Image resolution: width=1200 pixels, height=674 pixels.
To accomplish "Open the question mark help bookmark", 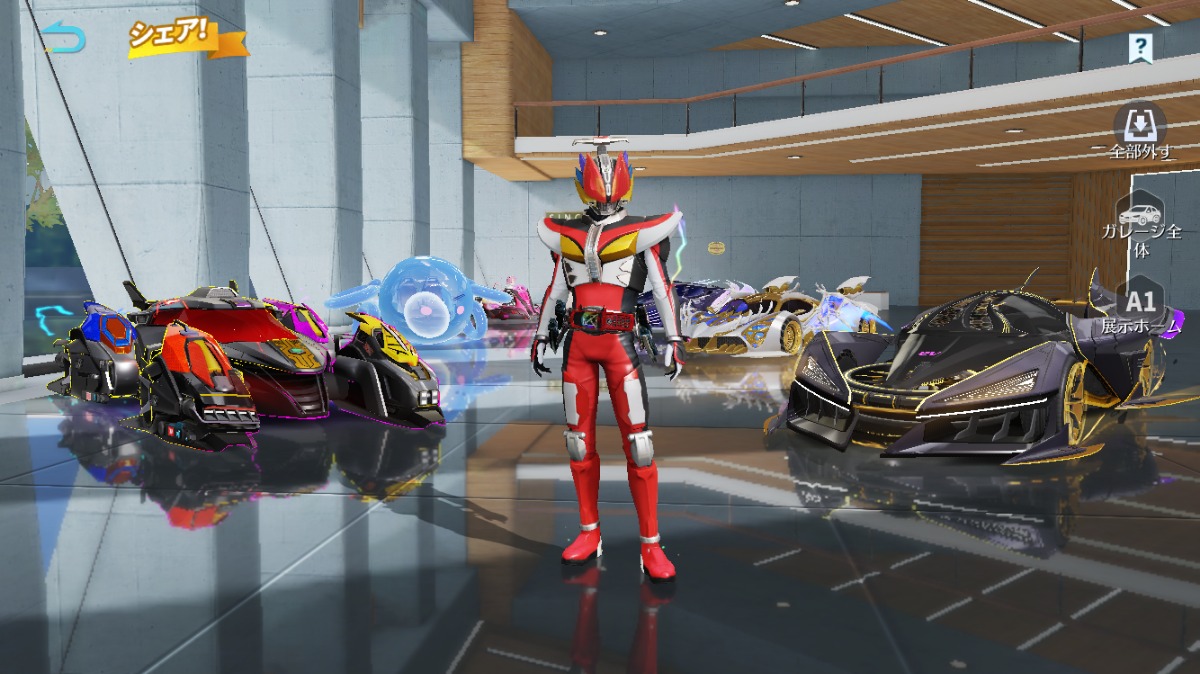I will (x=1140, y=47).
